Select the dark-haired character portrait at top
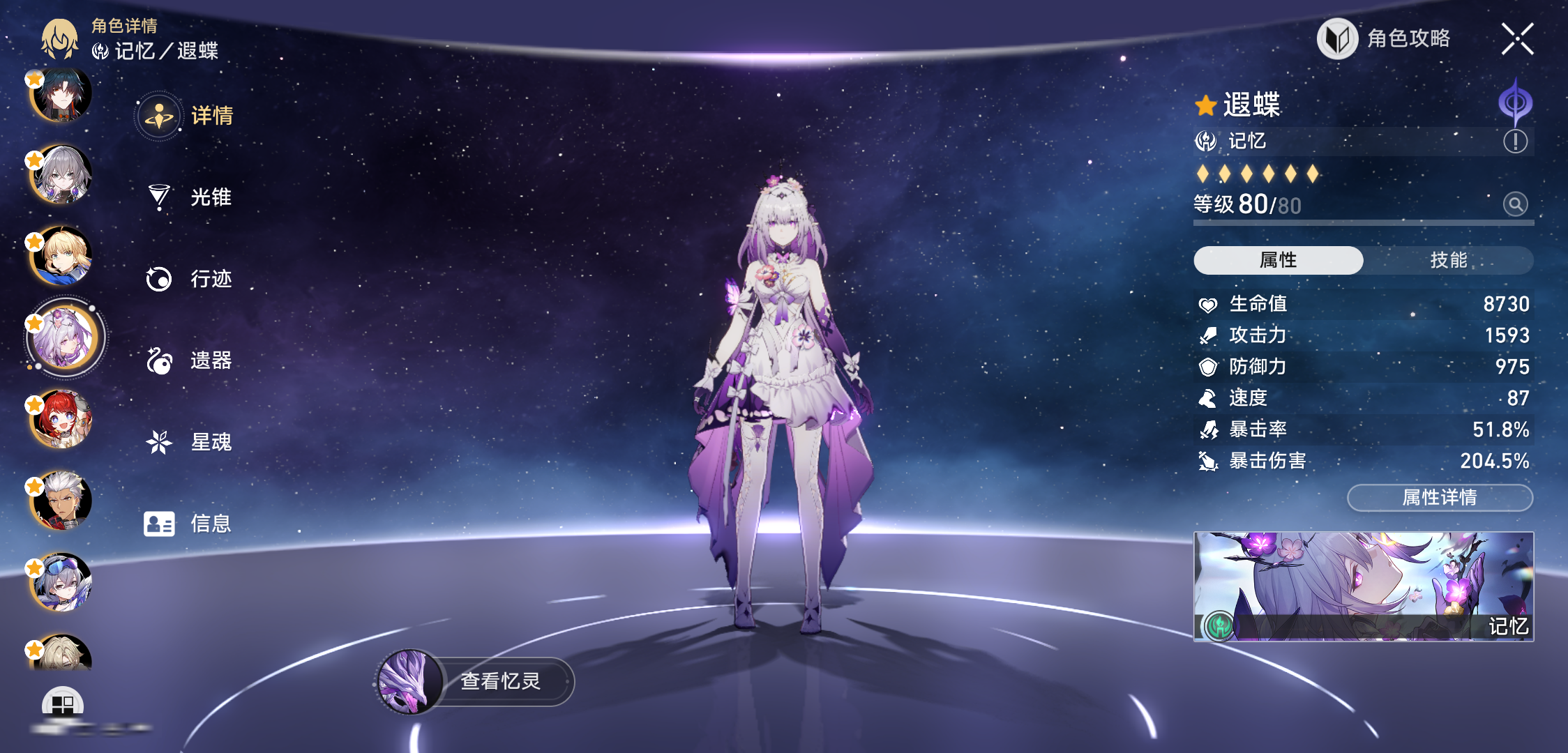This screenshot has width=1568, height=753. point(61,94)
